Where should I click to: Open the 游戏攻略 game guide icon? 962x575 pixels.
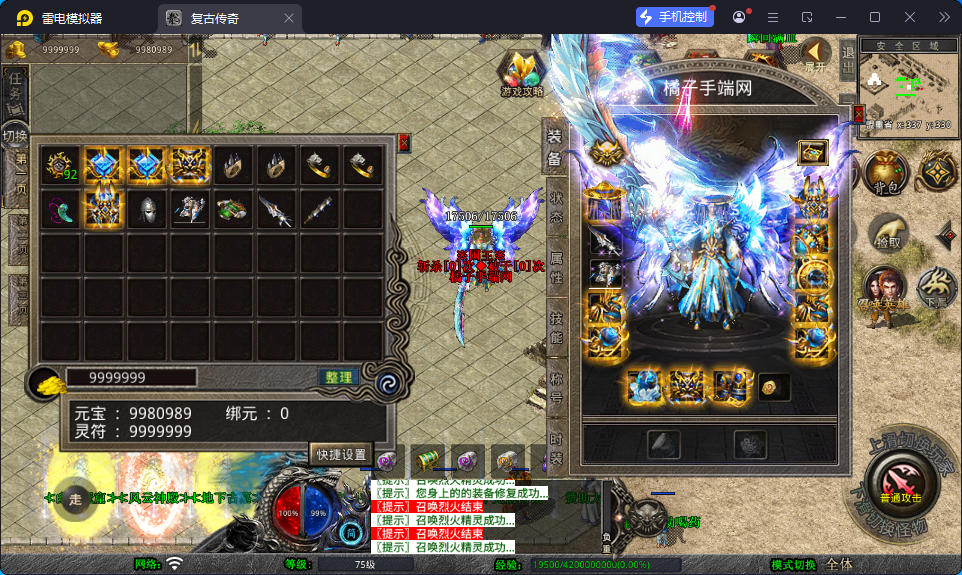[522, 73]
